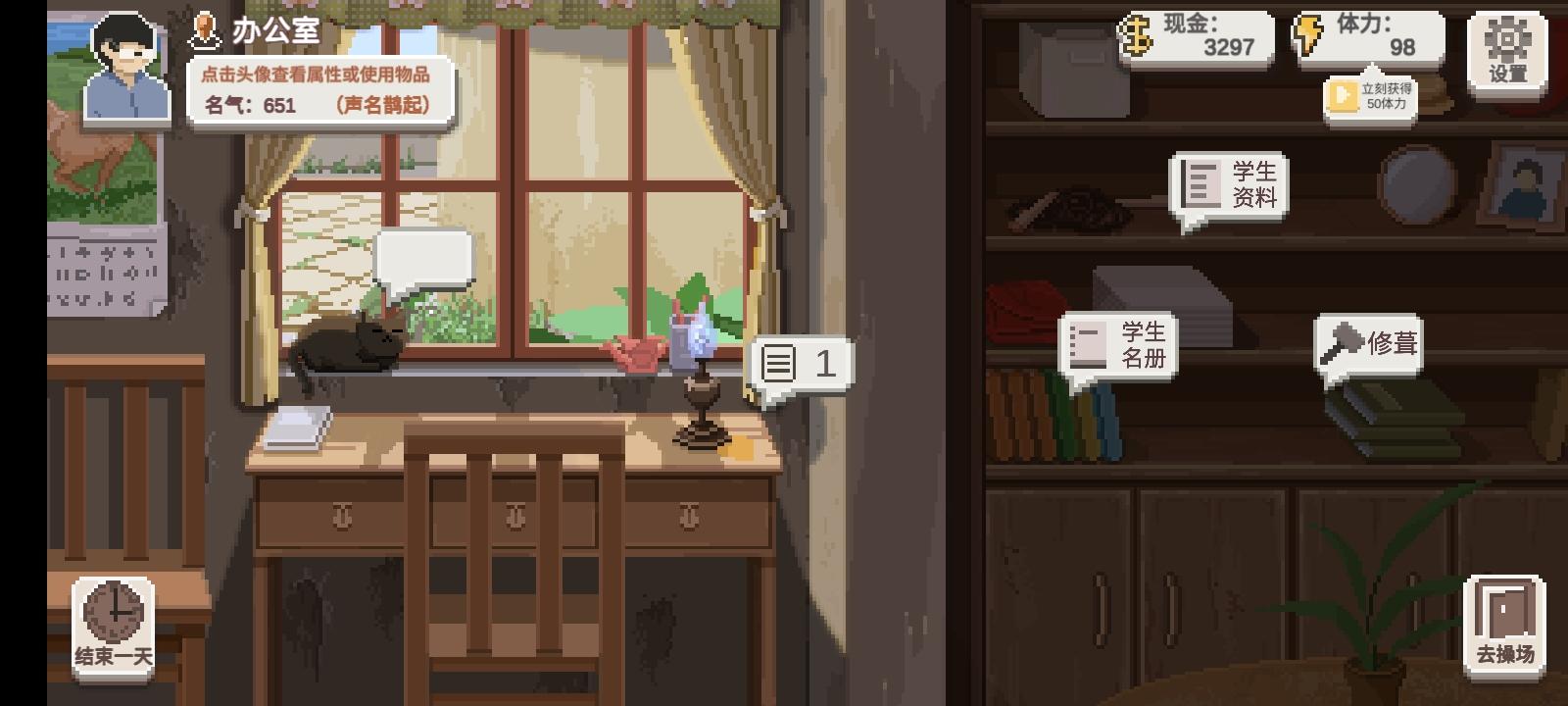Open the door icon labeled 去操场
Viewport: 1568px width, 706px height.
coord(1505,608)
